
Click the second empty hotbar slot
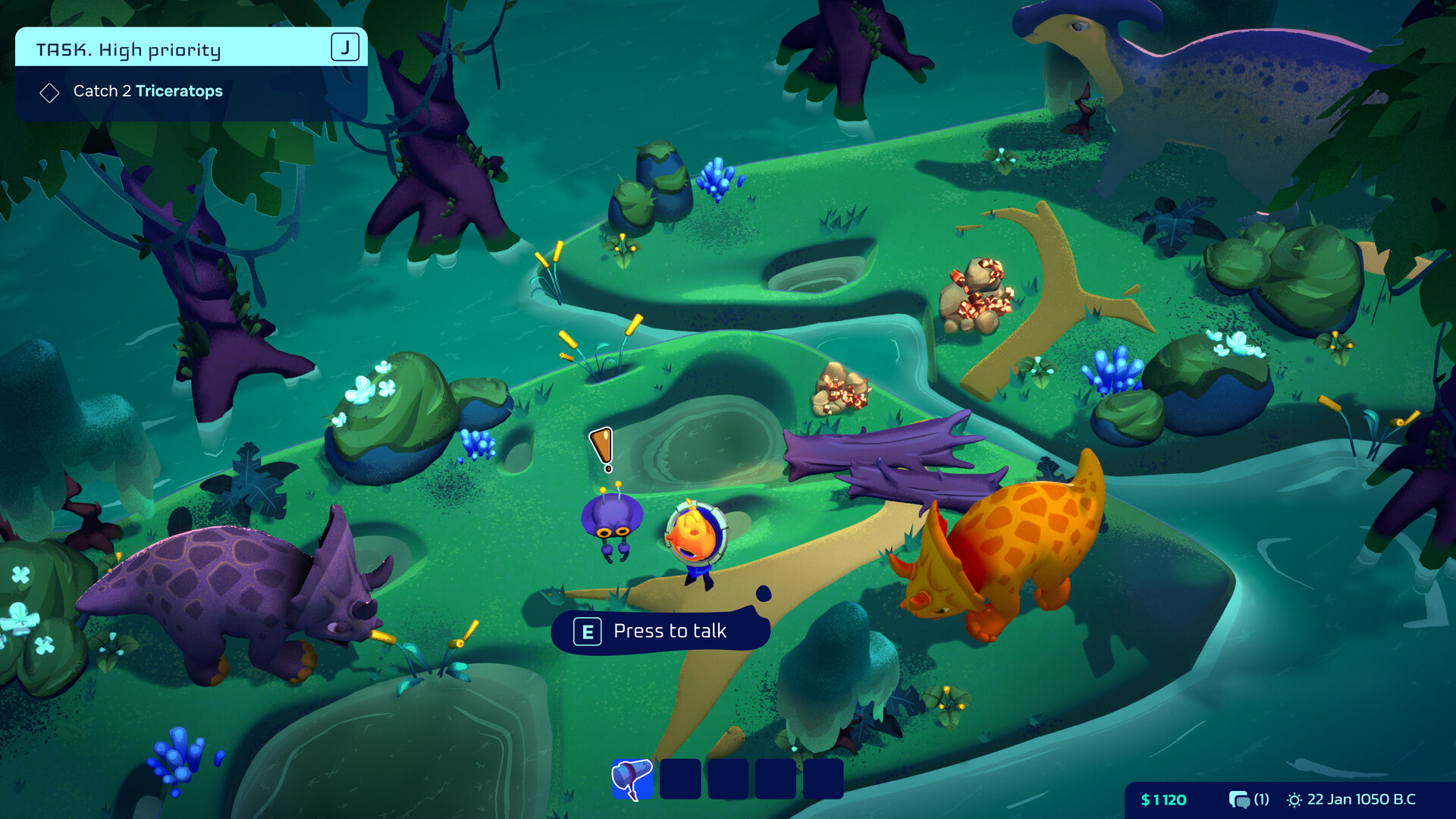click(x=680, y=780)
